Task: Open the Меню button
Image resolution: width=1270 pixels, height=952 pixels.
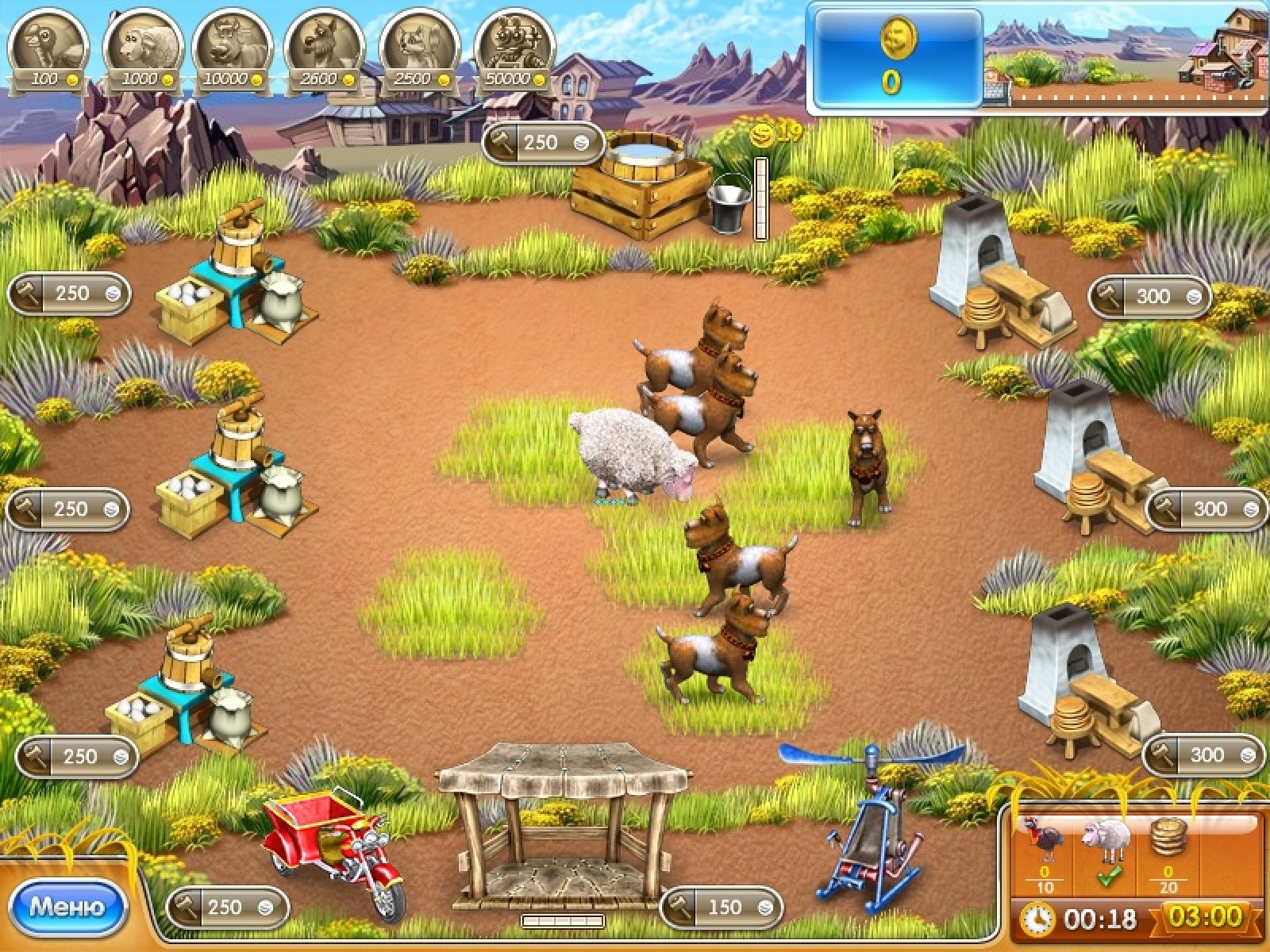Action: [x=67, y=906]
